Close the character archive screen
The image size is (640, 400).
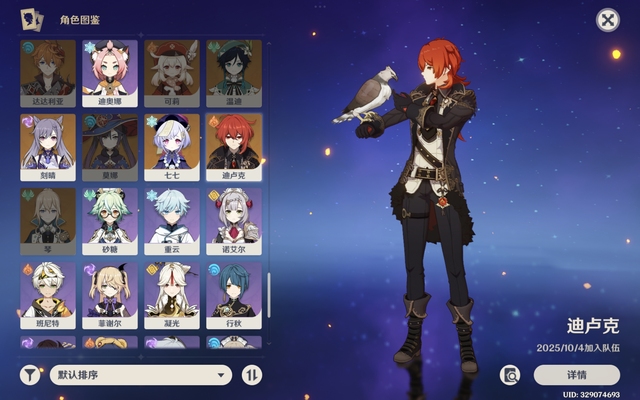[x=607, y=20]
